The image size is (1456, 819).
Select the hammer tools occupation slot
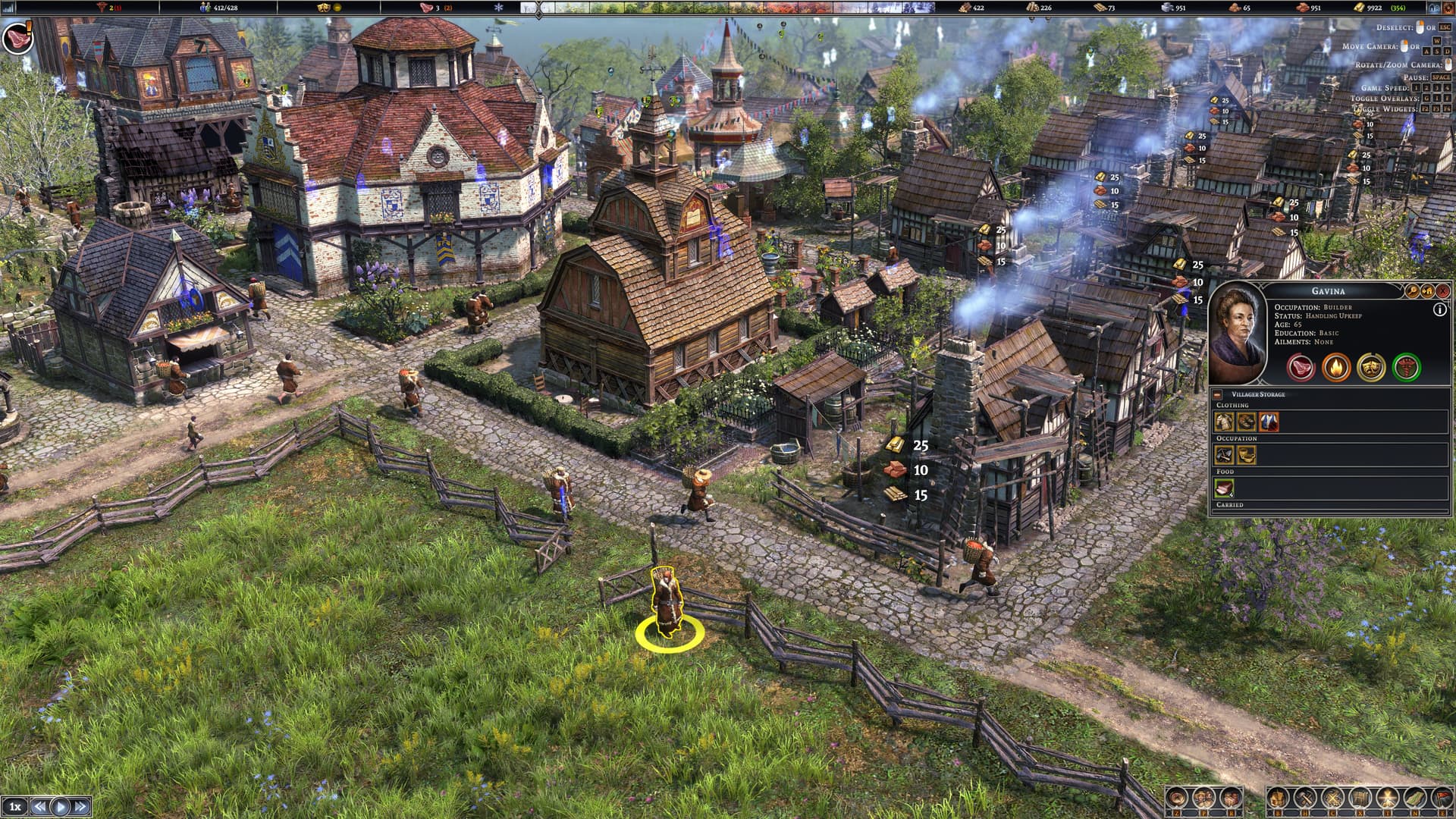[1224, 455]
